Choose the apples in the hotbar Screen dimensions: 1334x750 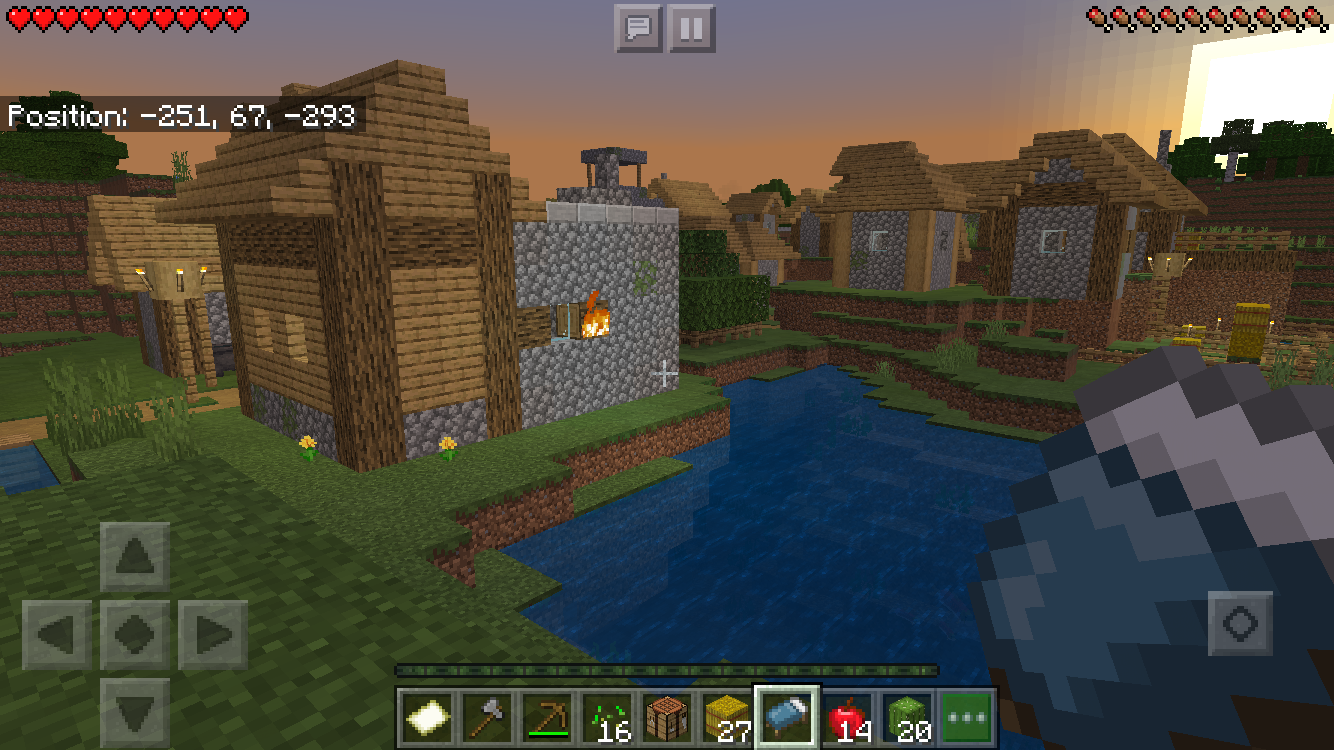tap(848, 717)
